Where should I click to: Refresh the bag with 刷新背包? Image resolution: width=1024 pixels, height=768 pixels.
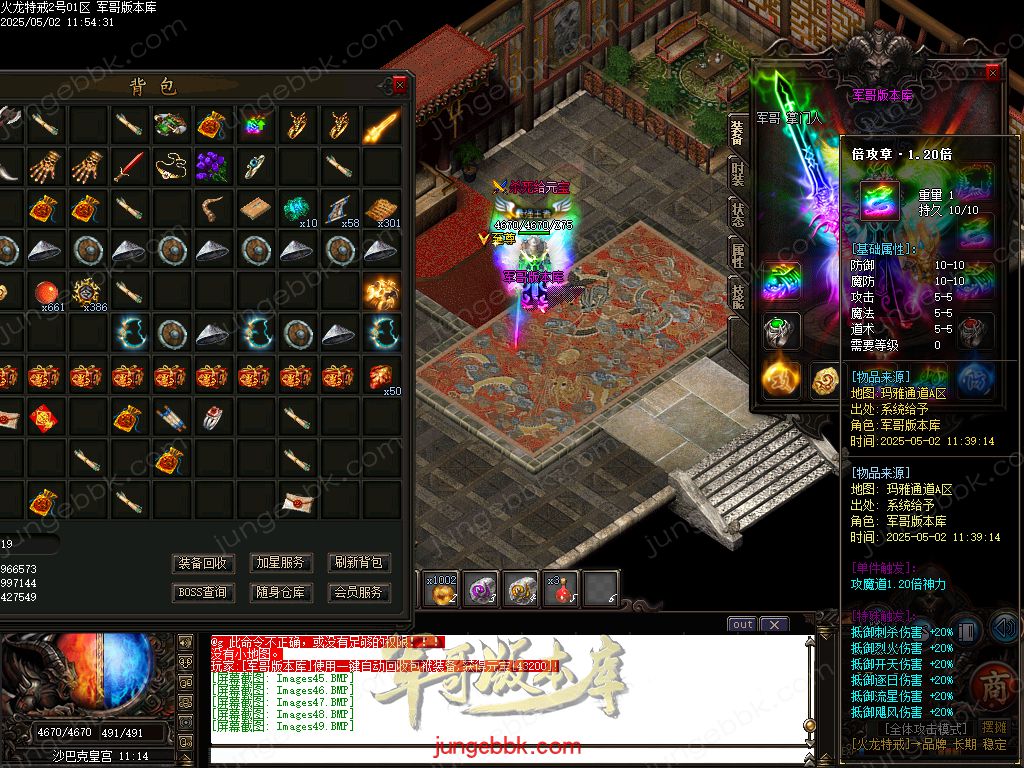358,563
